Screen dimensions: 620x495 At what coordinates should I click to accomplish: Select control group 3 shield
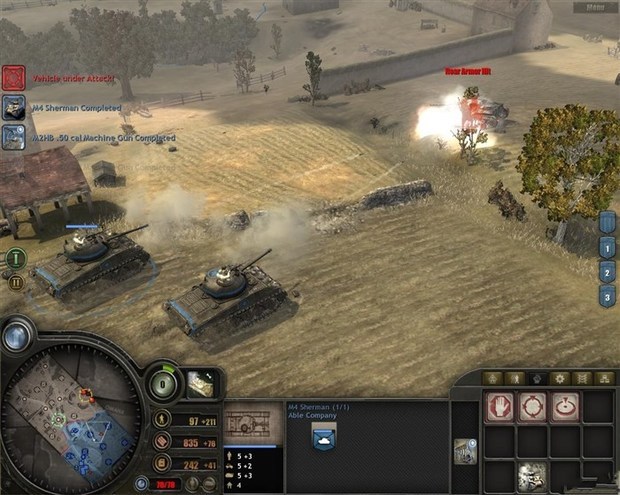pos(606,296)
